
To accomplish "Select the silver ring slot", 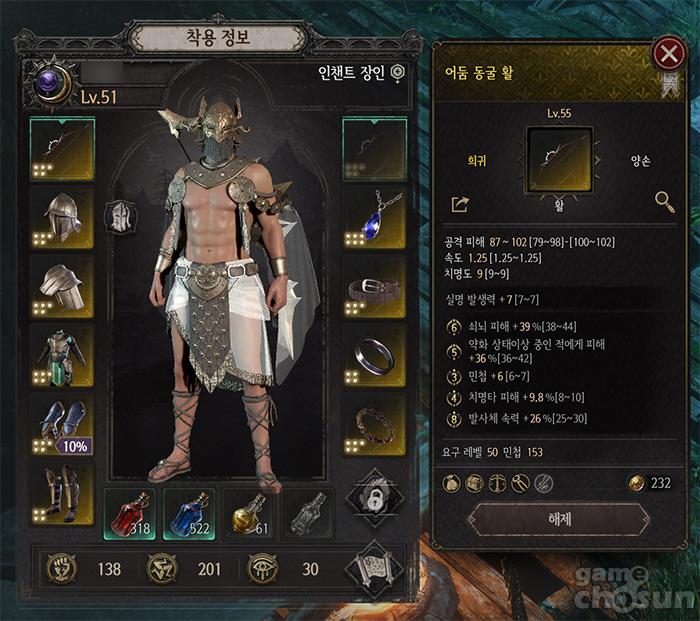I will point(375,355).
